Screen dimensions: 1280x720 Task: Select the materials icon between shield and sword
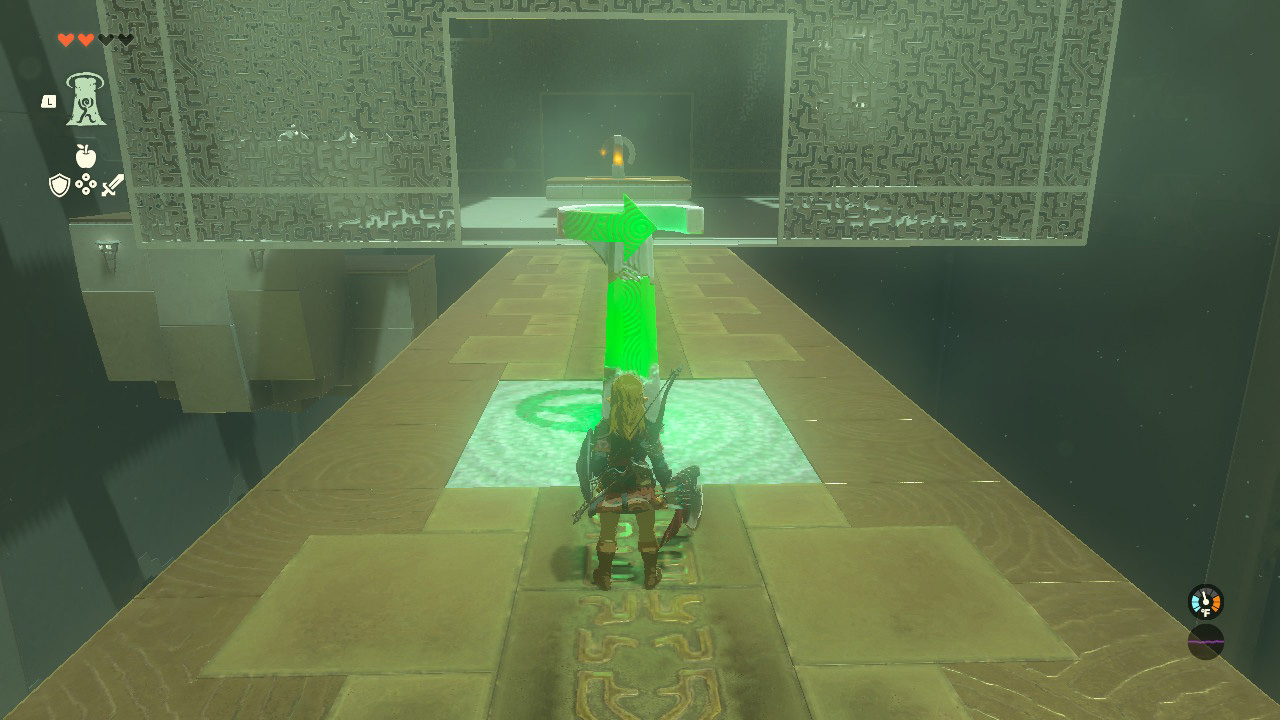[85, 183]
